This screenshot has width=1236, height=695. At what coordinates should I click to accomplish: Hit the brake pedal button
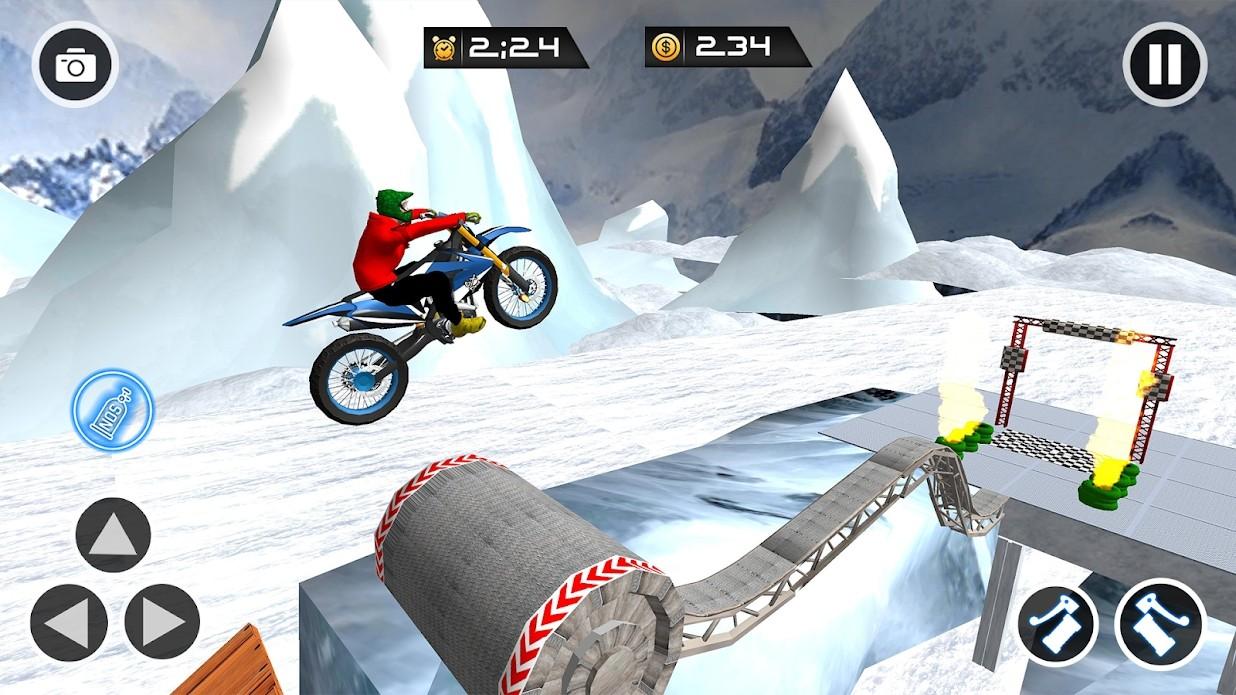click(x=1058, y=625)
